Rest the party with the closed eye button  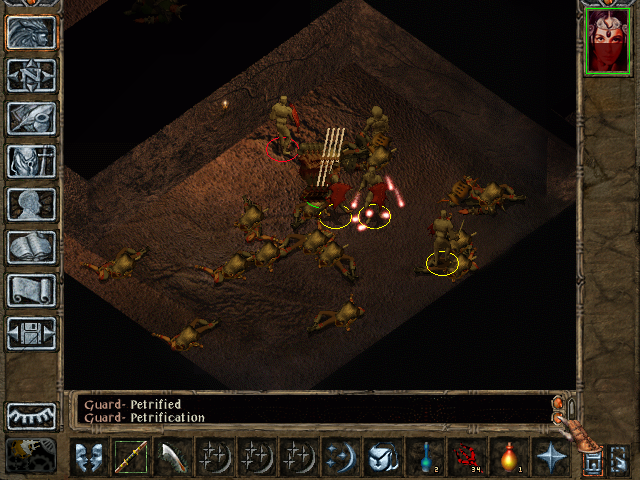(31, 416)
